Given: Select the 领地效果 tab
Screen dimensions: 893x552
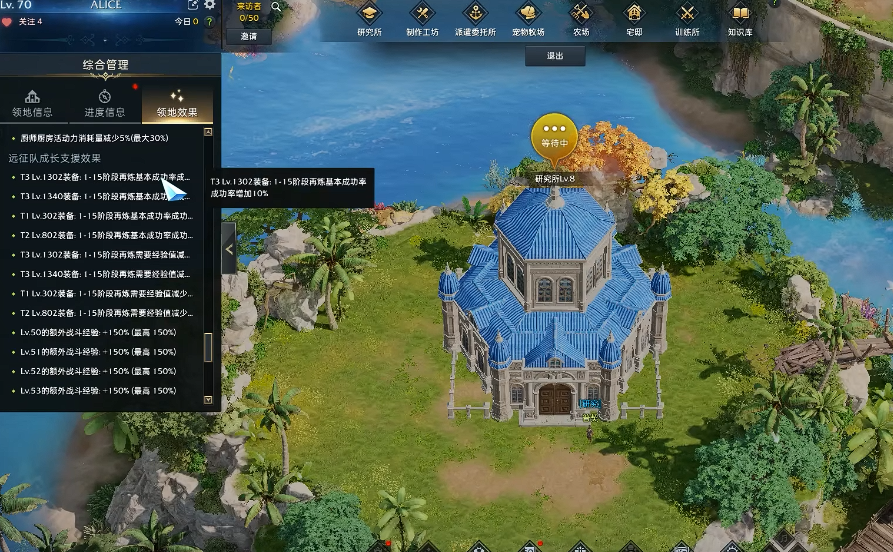Looking at the screenshot, I should tap(177, 104).
